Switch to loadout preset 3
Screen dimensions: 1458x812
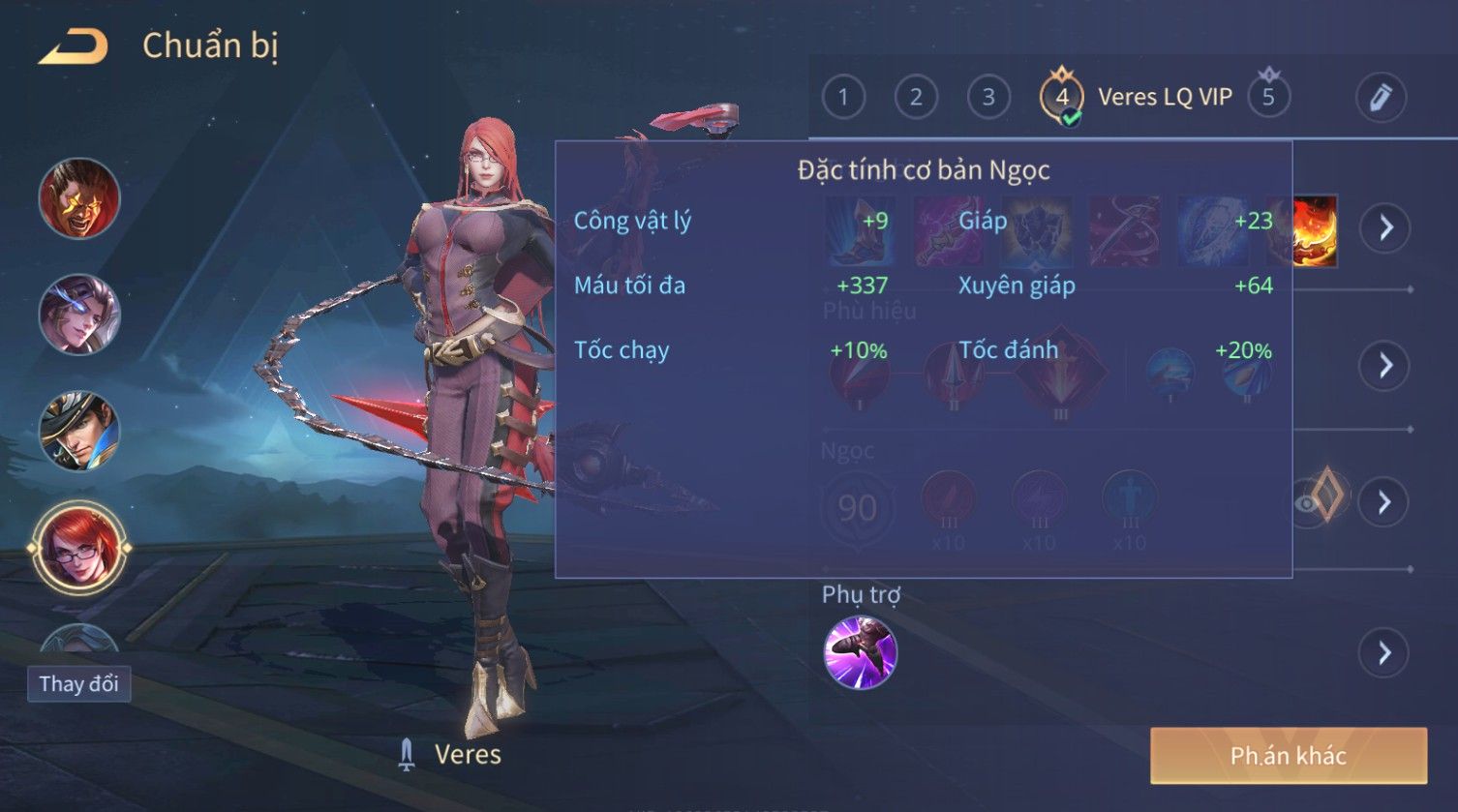[987, 97]
